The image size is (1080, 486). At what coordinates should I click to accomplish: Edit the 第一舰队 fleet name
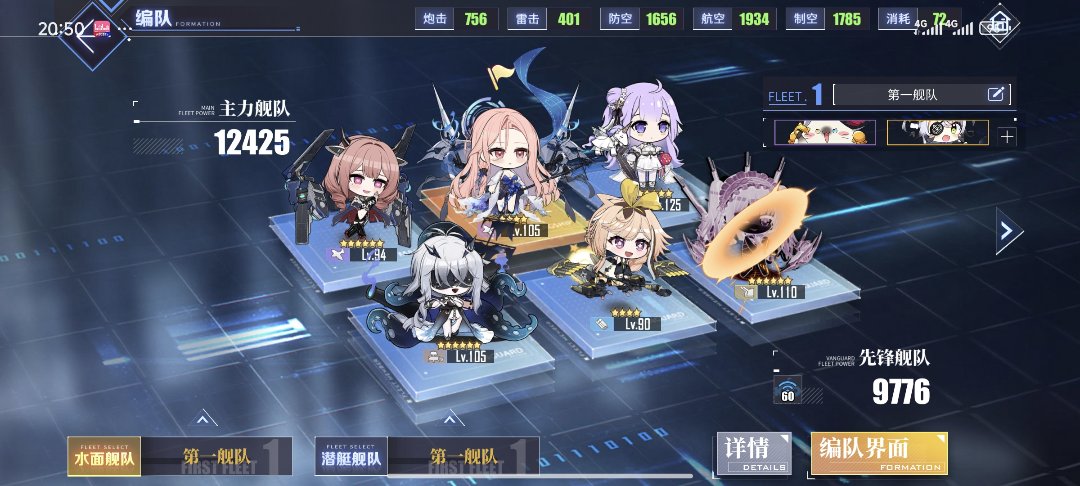point(996,95)
